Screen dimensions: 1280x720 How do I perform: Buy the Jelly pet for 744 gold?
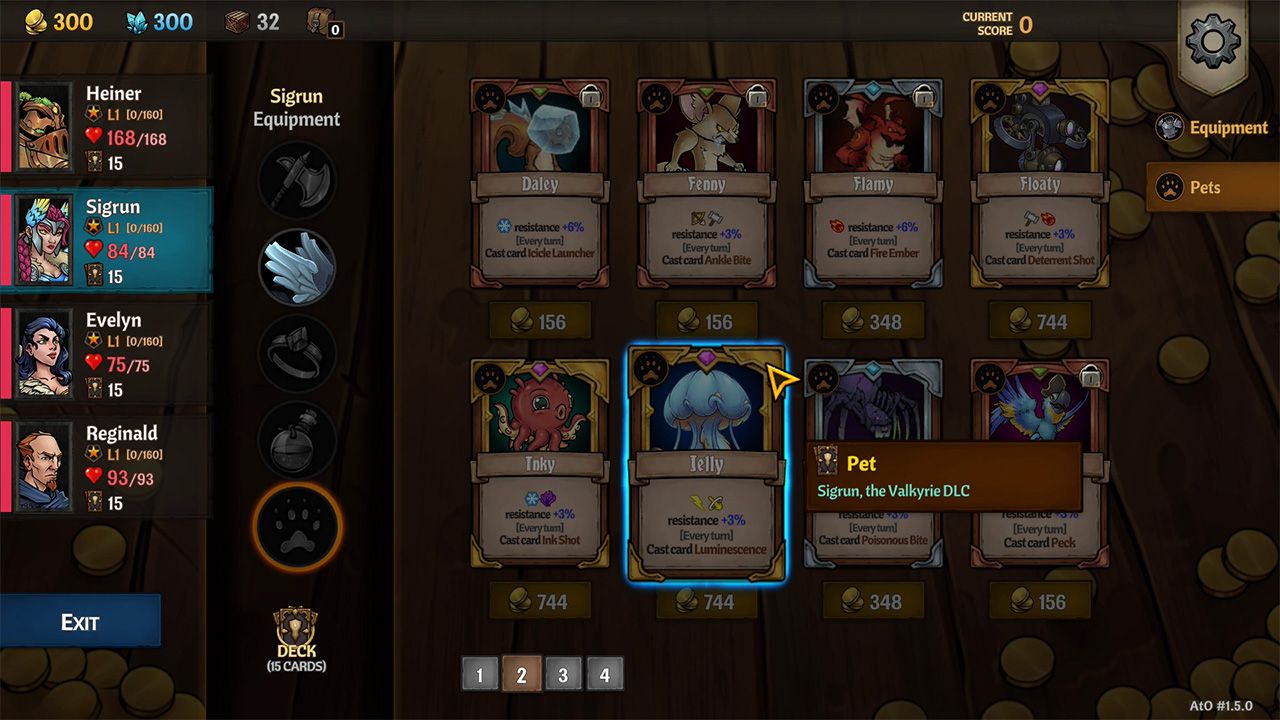tap(707, 601)
